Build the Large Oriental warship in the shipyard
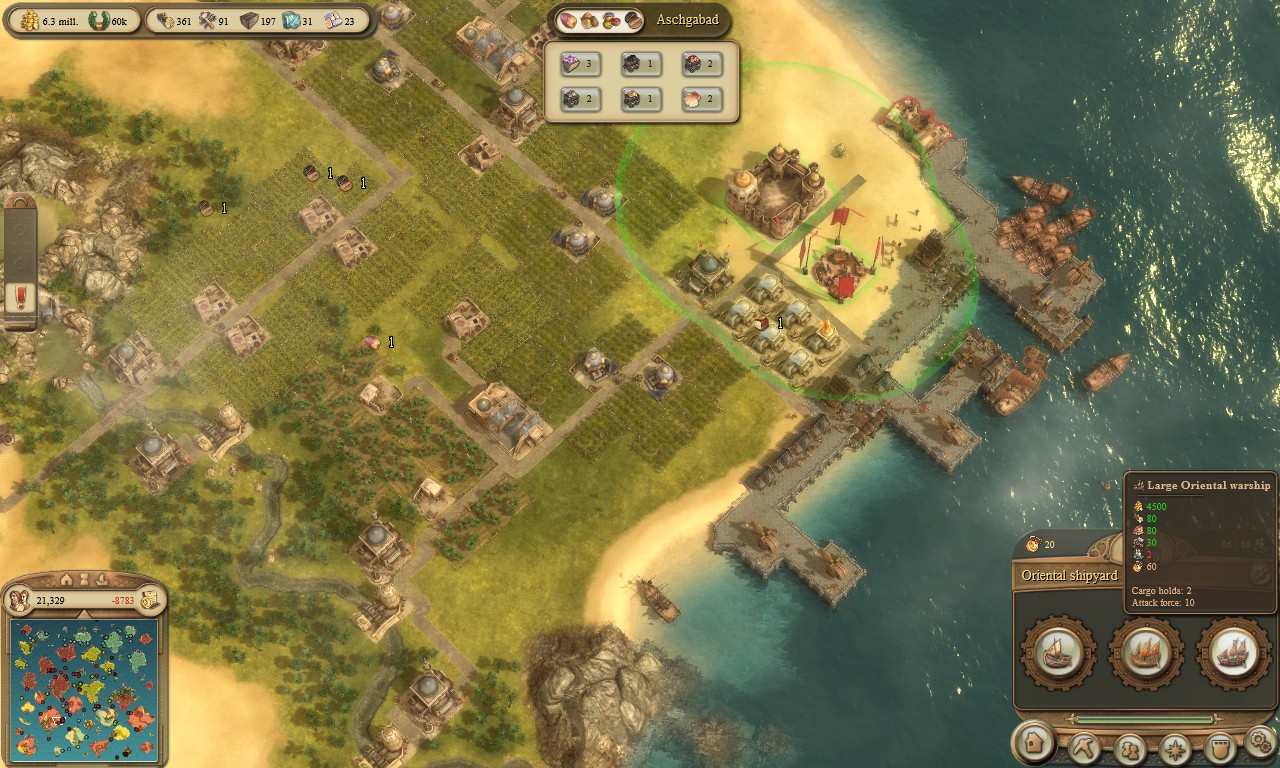1280x768 pixels. click(1145, 653)
